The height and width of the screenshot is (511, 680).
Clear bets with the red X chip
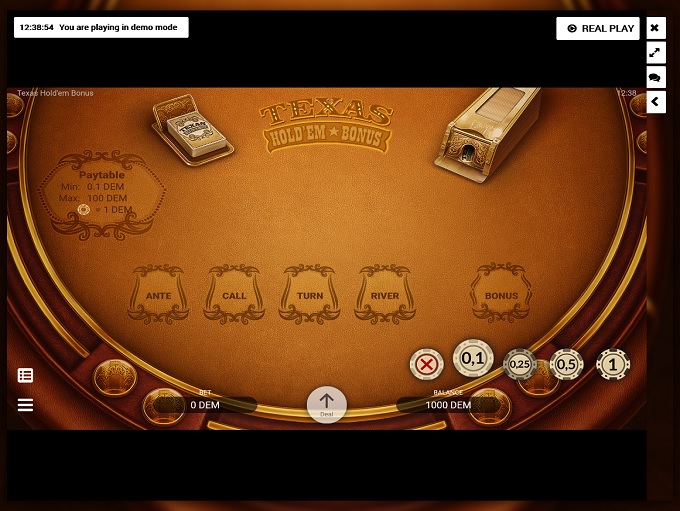click(x=427, y=364)
